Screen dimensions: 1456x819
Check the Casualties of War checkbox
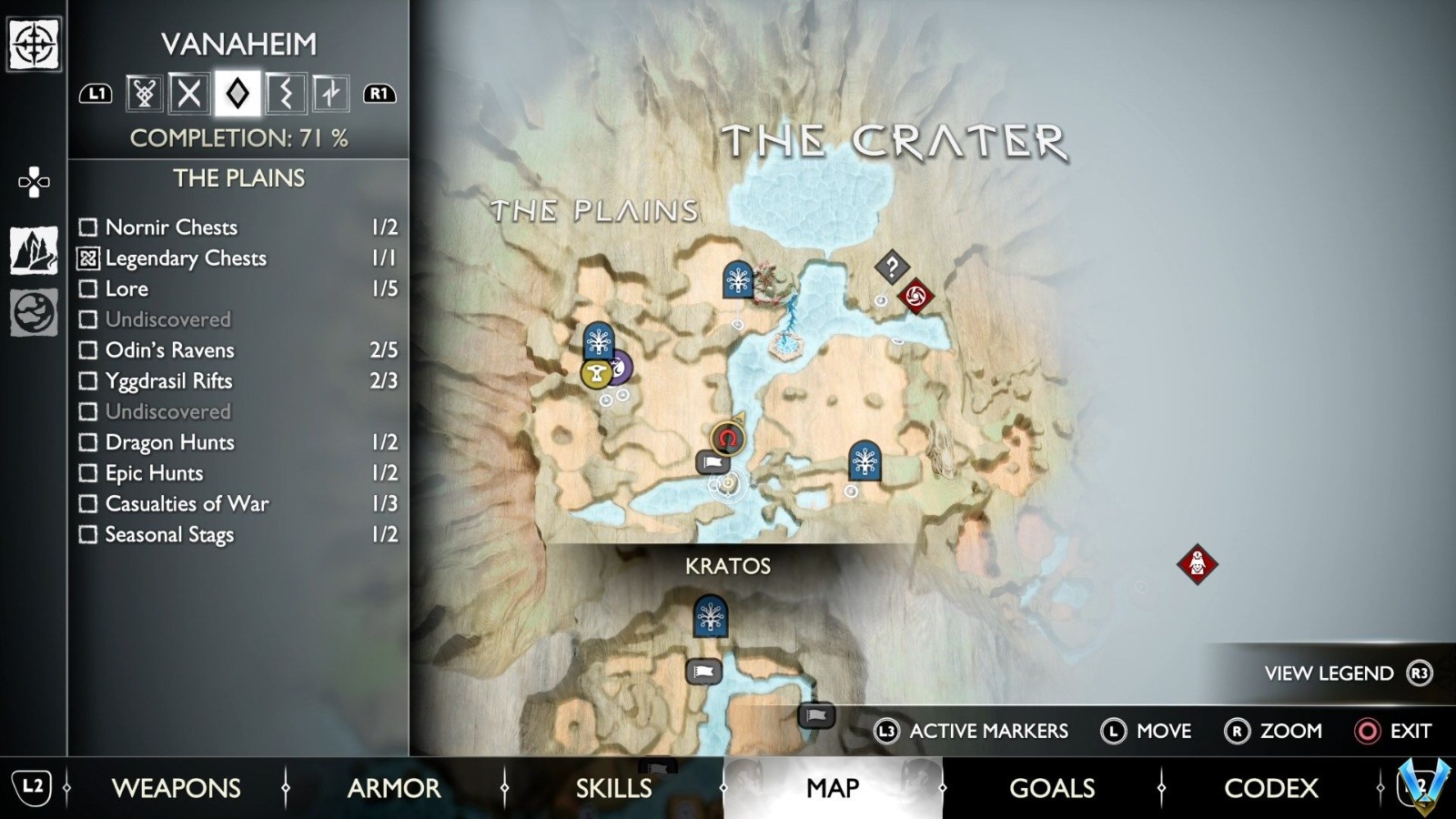click(87, 503)
